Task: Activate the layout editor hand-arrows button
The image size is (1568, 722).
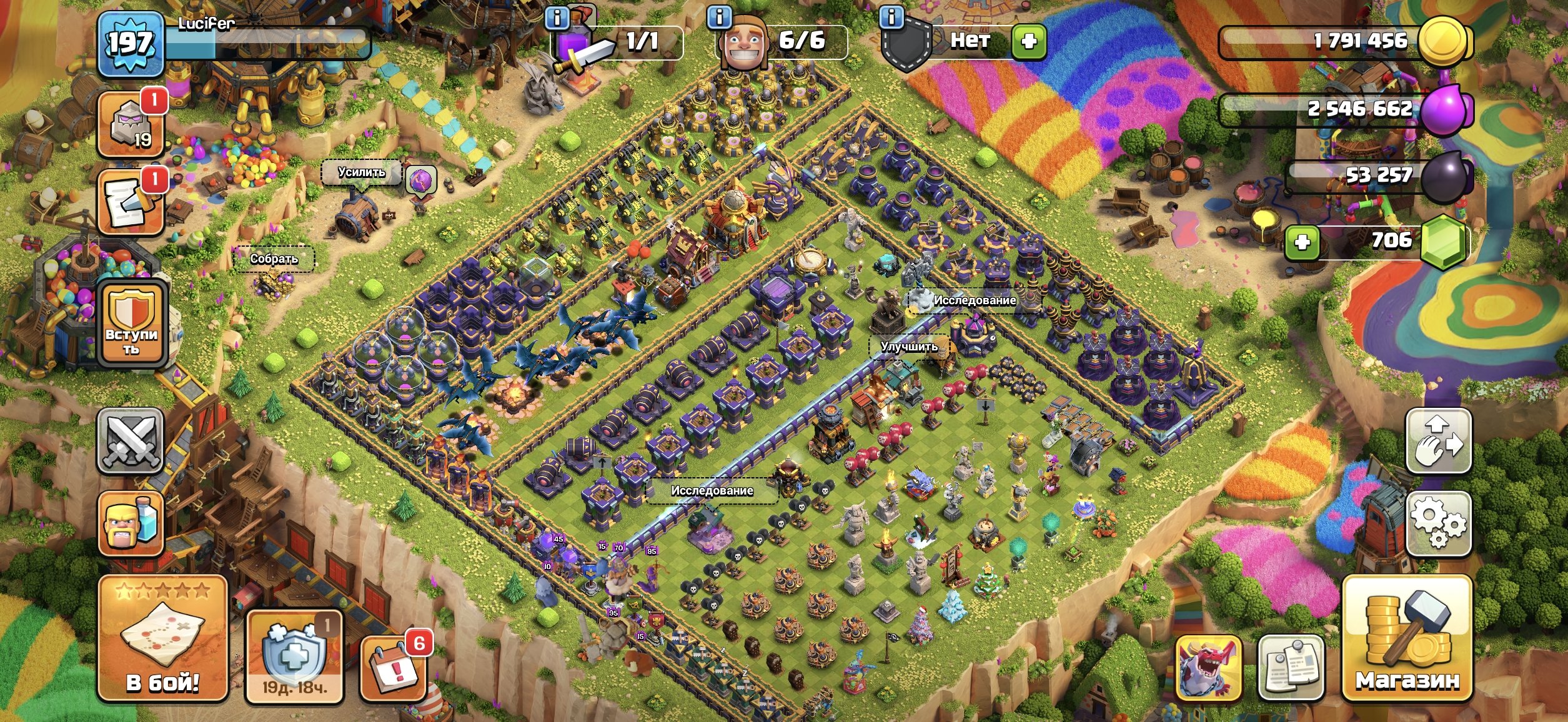Action: point(1438,441)
